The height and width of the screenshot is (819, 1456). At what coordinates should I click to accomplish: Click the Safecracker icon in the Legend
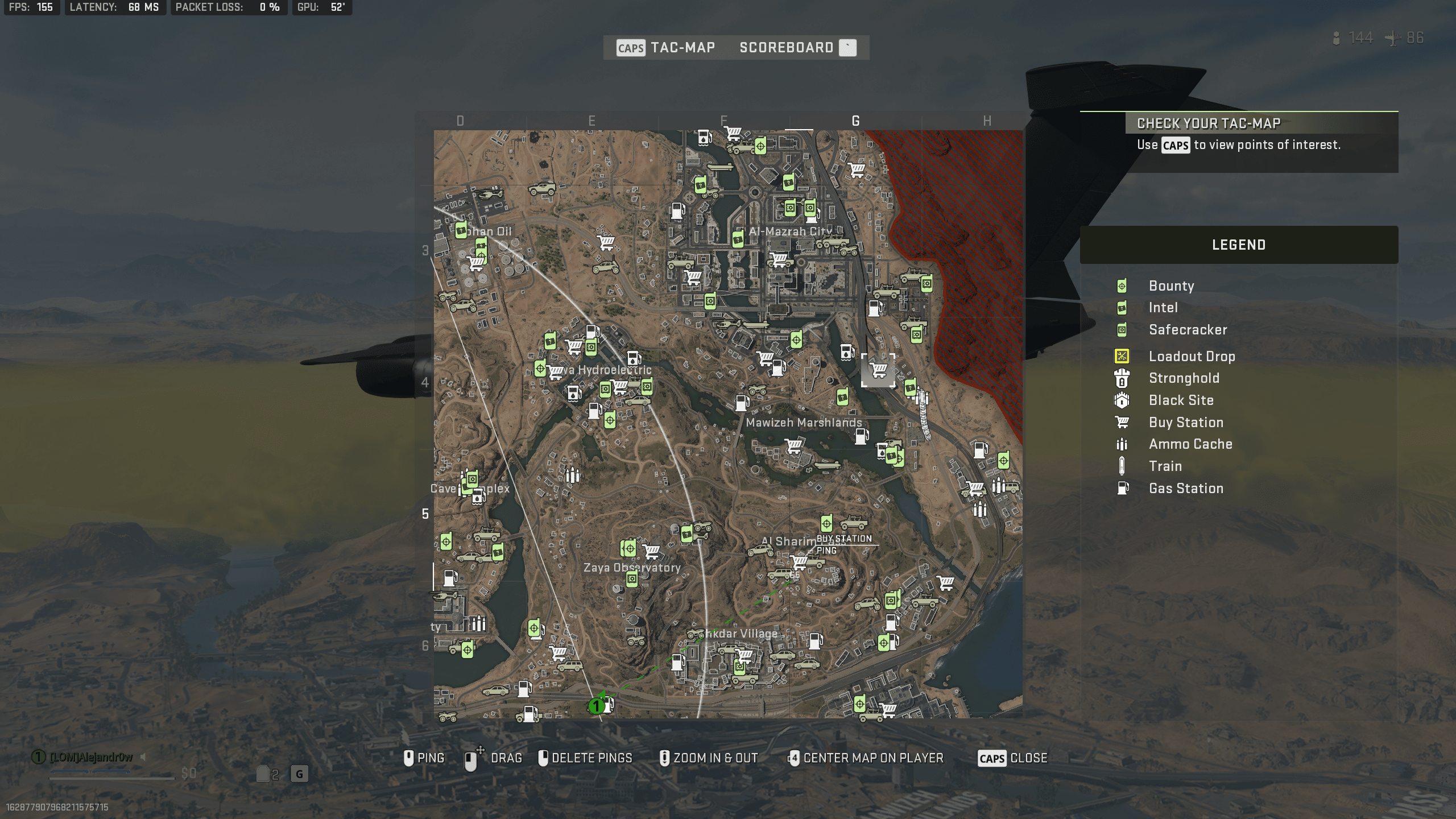pyautogui.click(x=1121, y=330)
